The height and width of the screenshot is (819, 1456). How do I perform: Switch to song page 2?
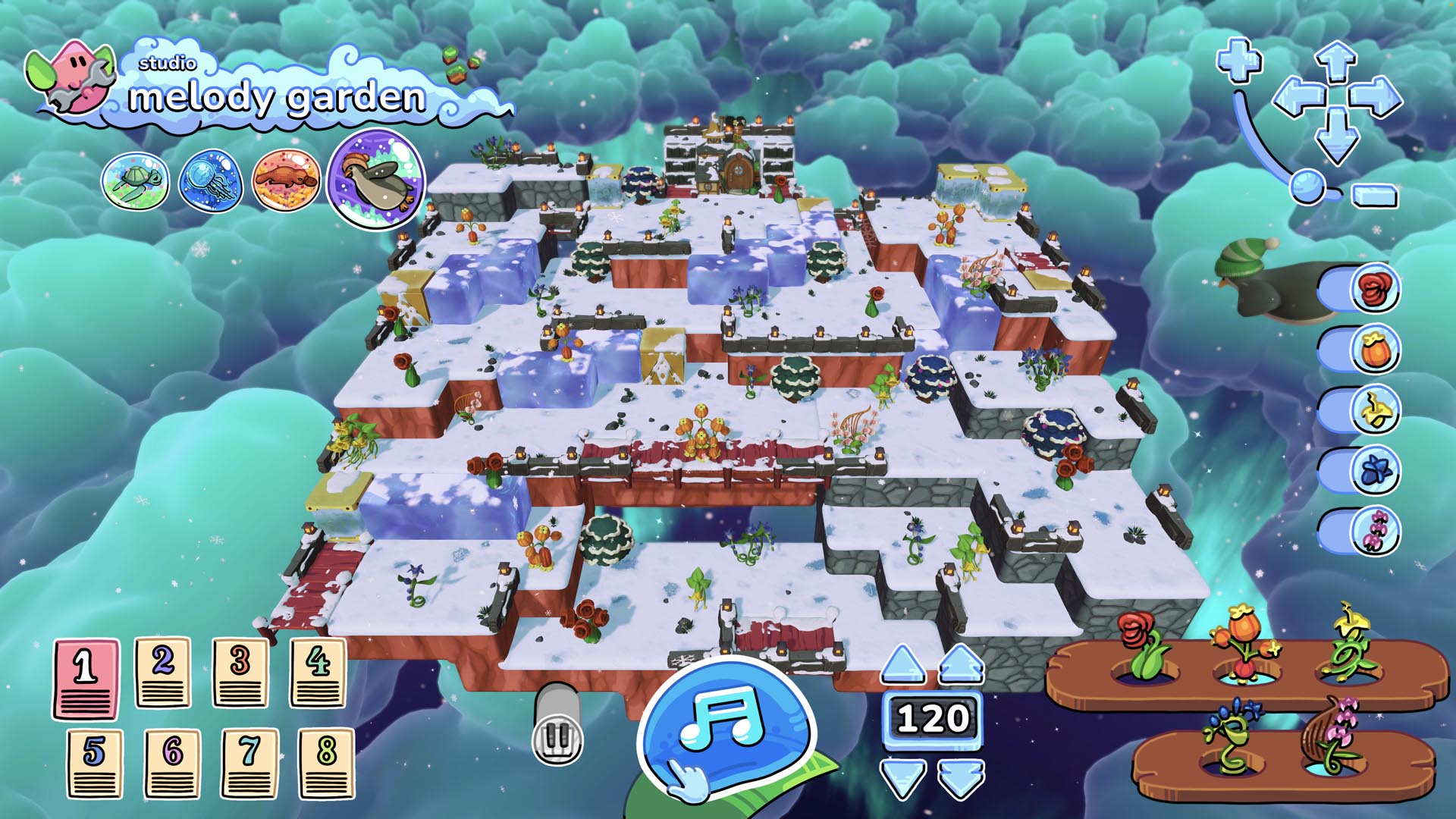tap(162, 673)
